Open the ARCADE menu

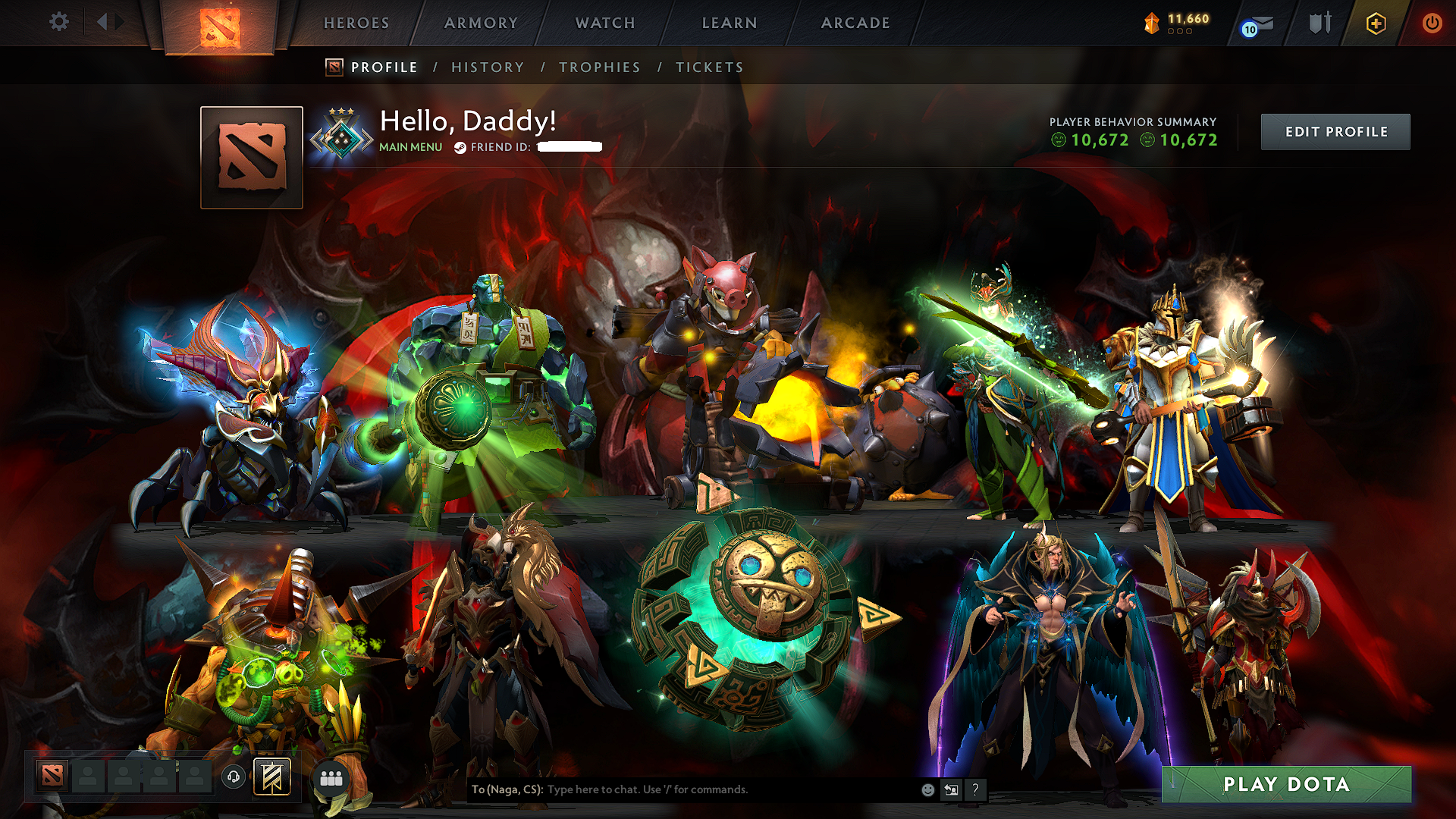(855, 23)
